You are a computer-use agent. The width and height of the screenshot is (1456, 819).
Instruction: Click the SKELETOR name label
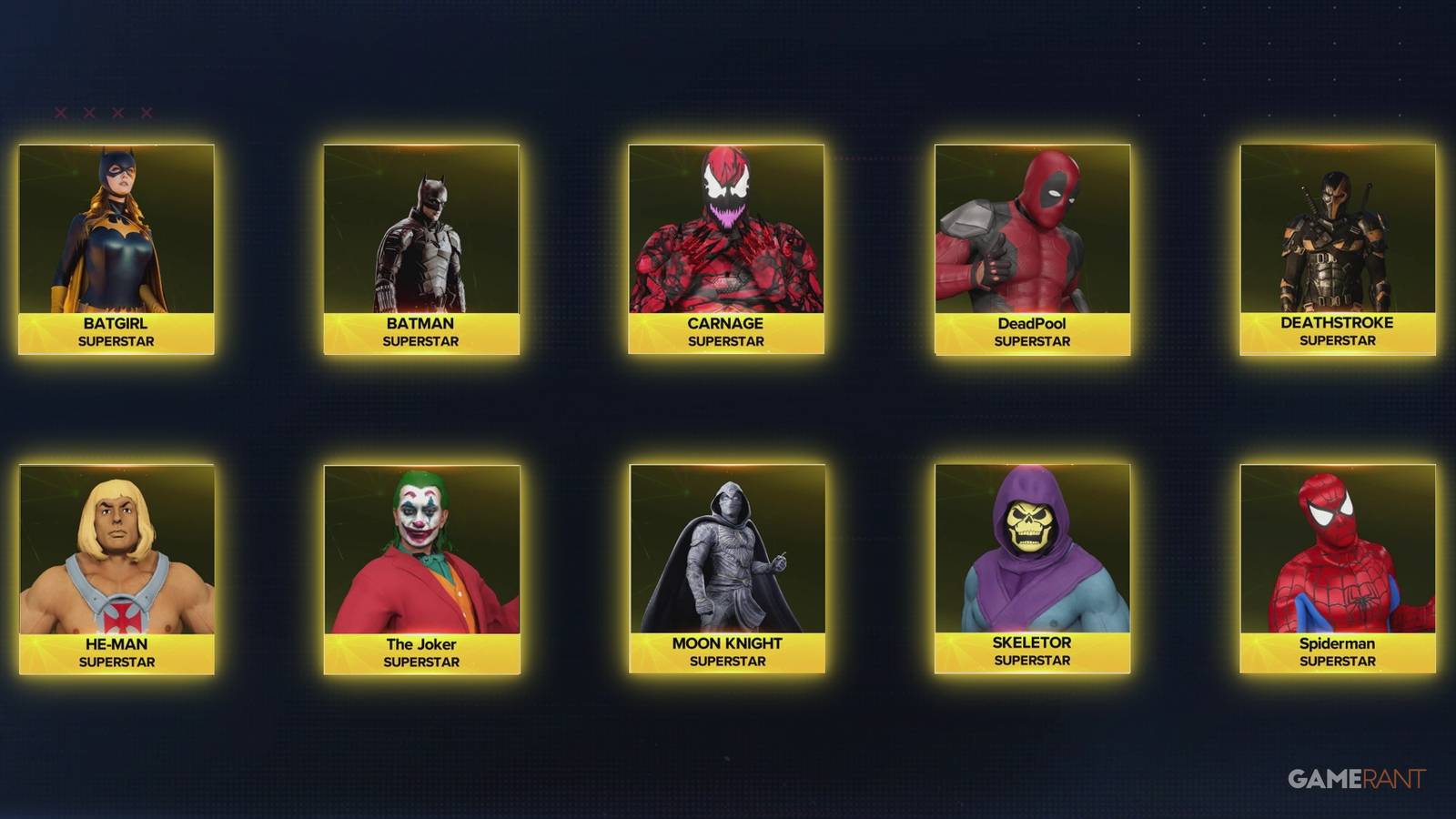pyautogui.click(x=1029, y=642)
